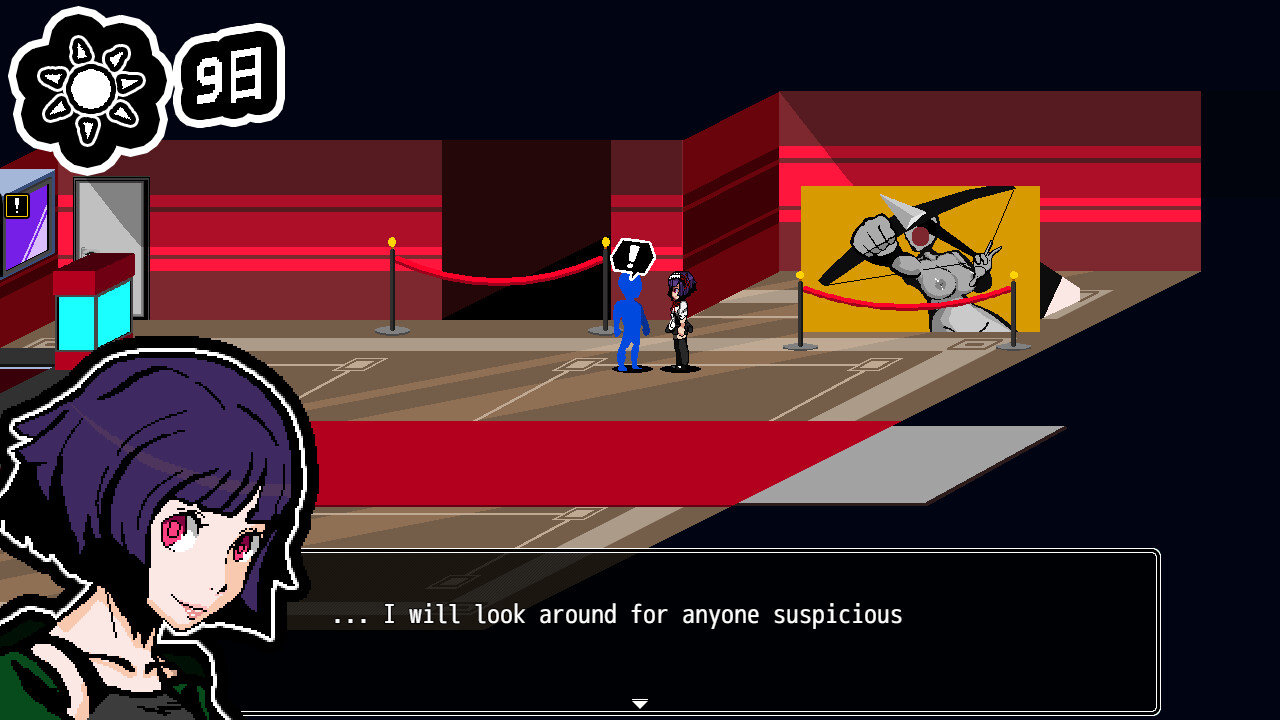Open the exclamation marker on the purple screen
Screen dimensions: 1280x720
pyautogui.click(x=17, y=205)
